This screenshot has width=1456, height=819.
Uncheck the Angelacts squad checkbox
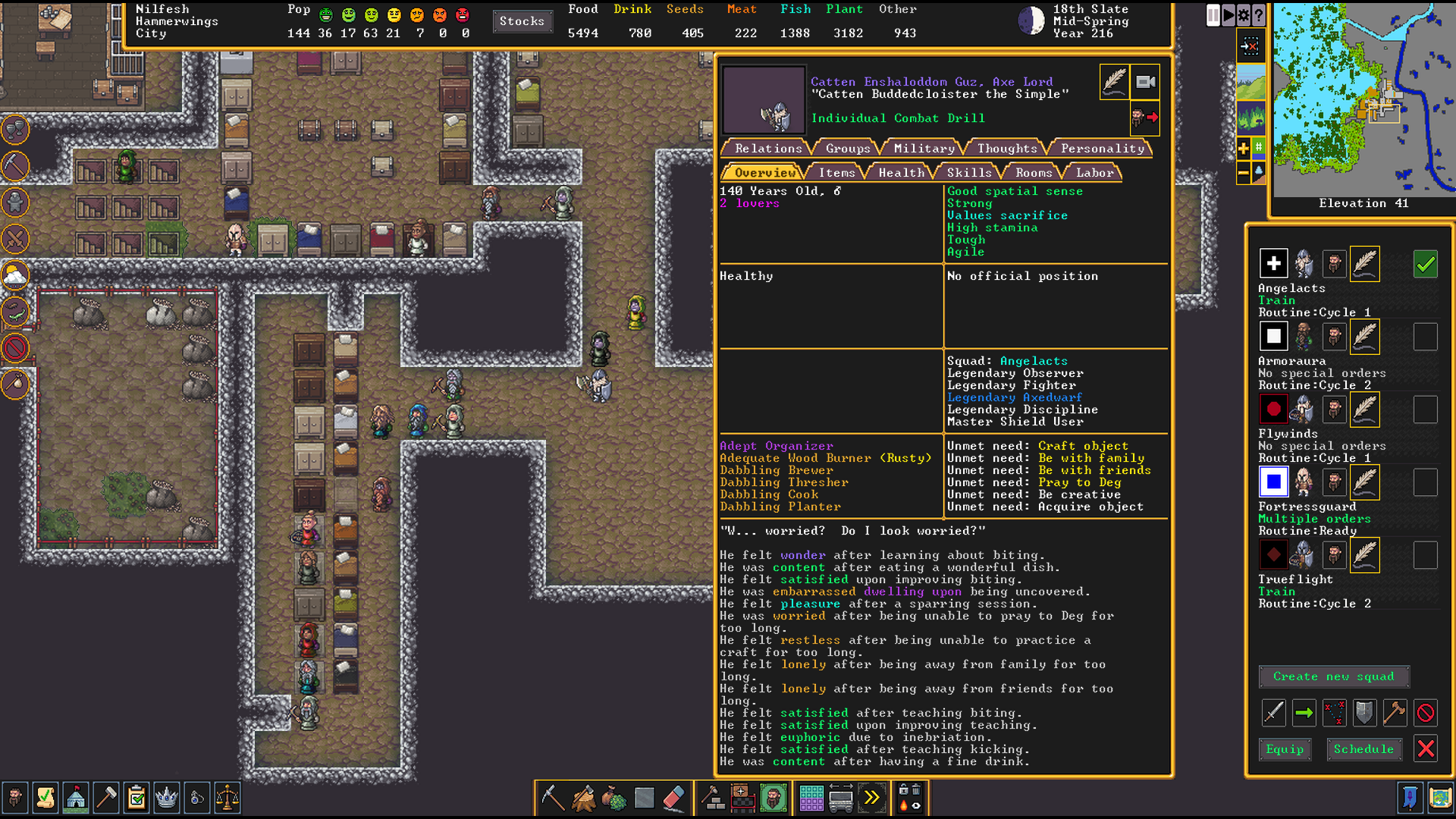(1426, 264)
